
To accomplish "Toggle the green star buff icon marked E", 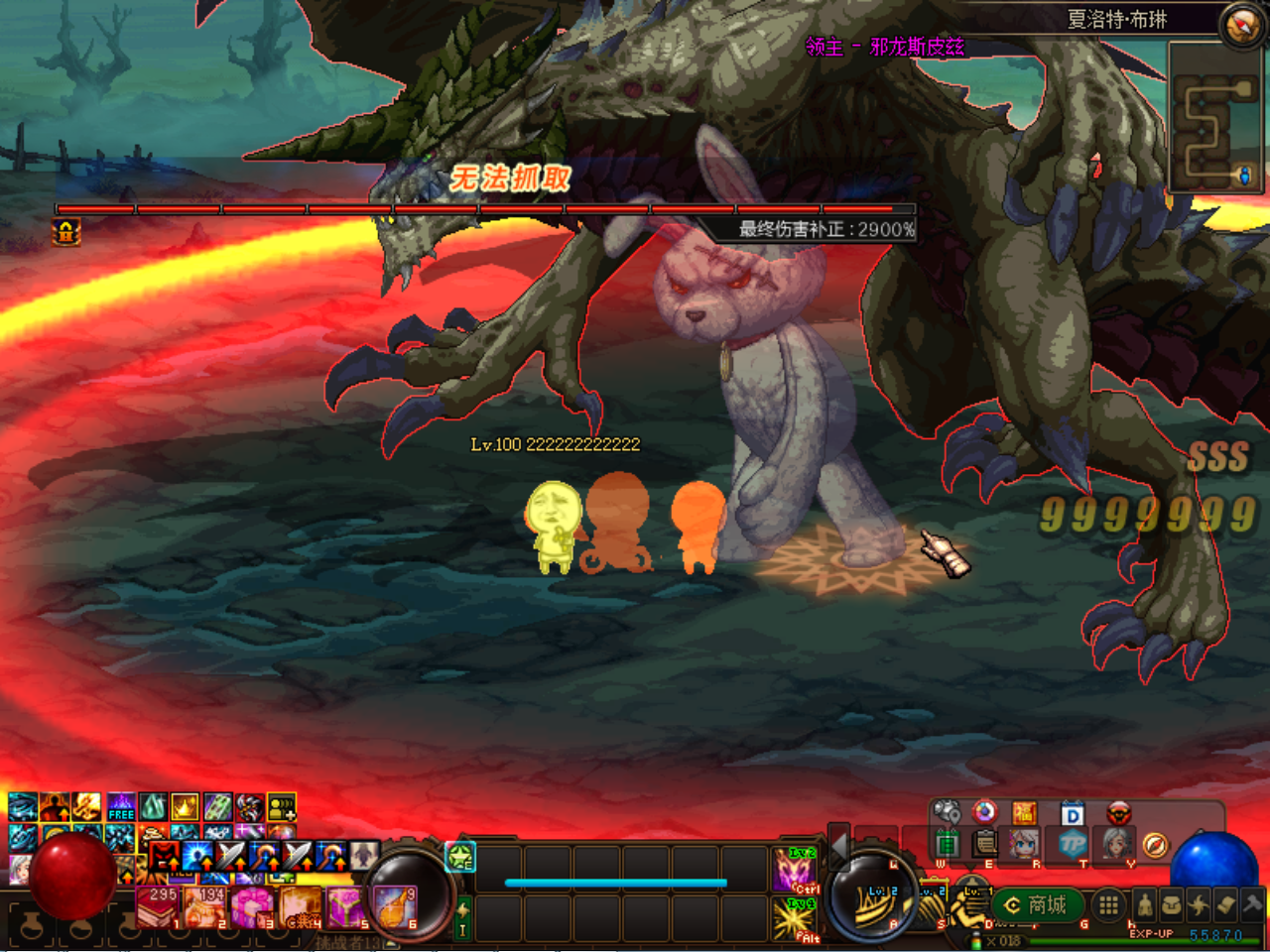I will pos(460,857).
